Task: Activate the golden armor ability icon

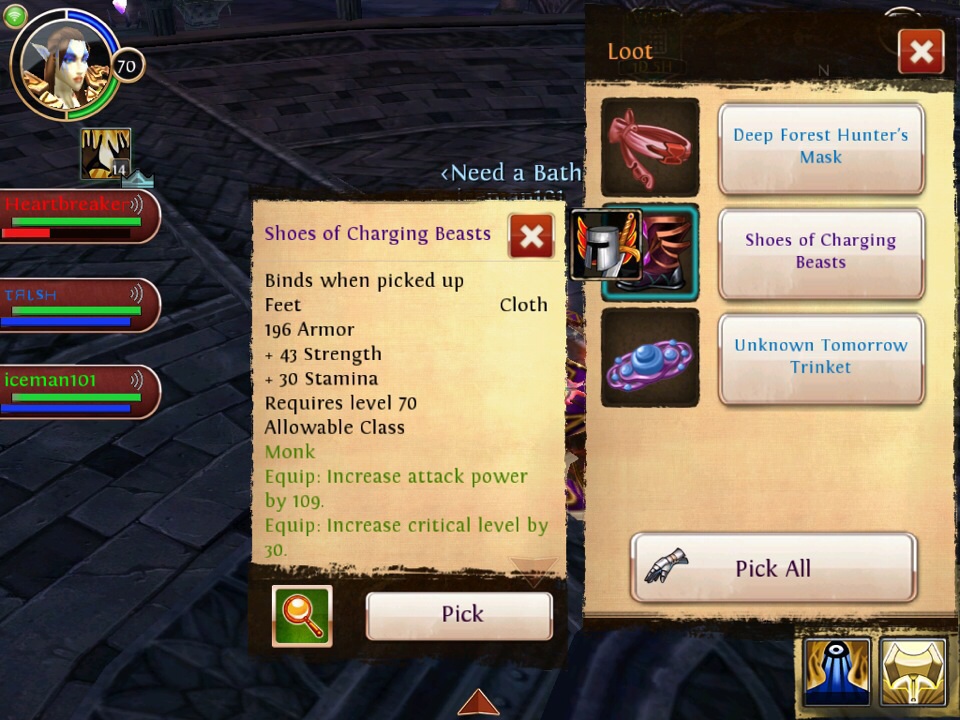Action: [x=914, y=672]
